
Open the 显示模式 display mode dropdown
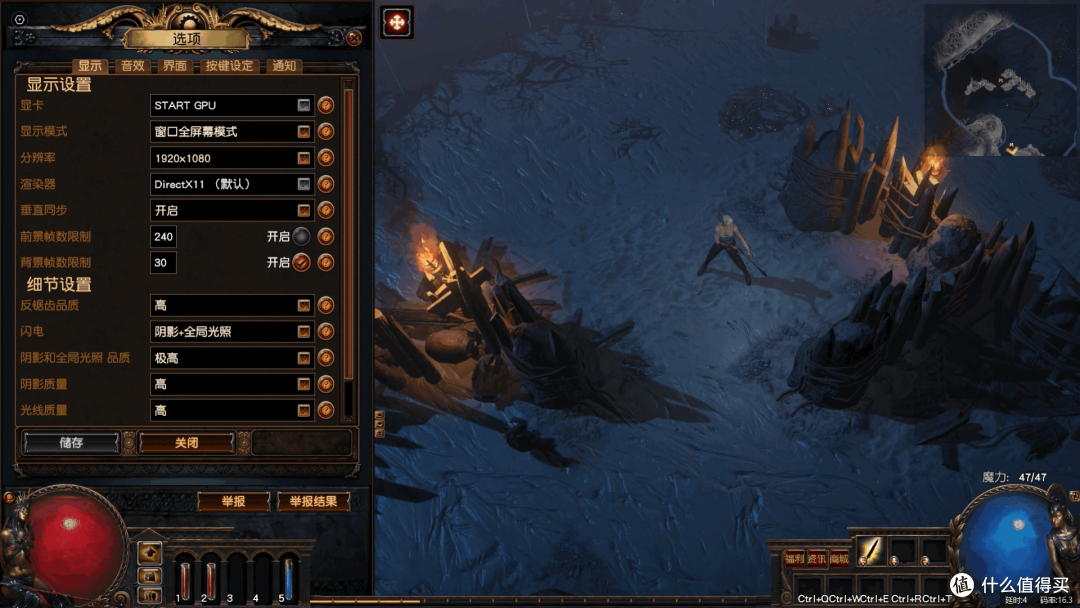click(304, 132)
